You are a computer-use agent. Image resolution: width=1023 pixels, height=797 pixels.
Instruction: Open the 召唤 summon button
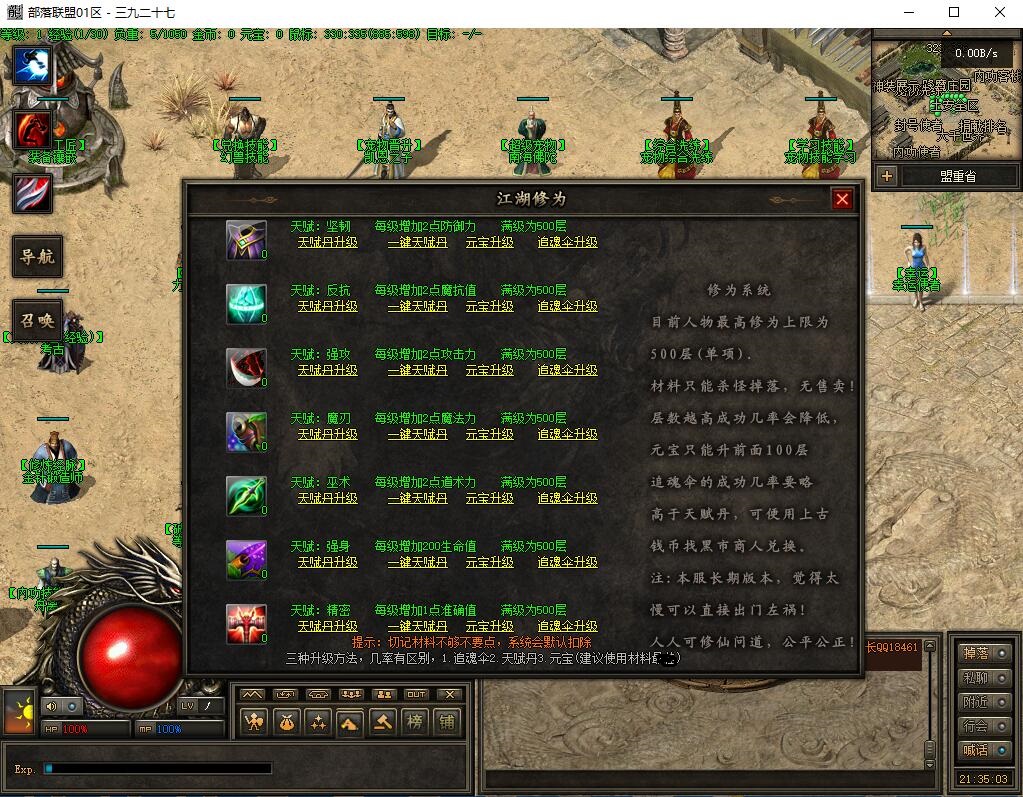(x=37, y=320)
